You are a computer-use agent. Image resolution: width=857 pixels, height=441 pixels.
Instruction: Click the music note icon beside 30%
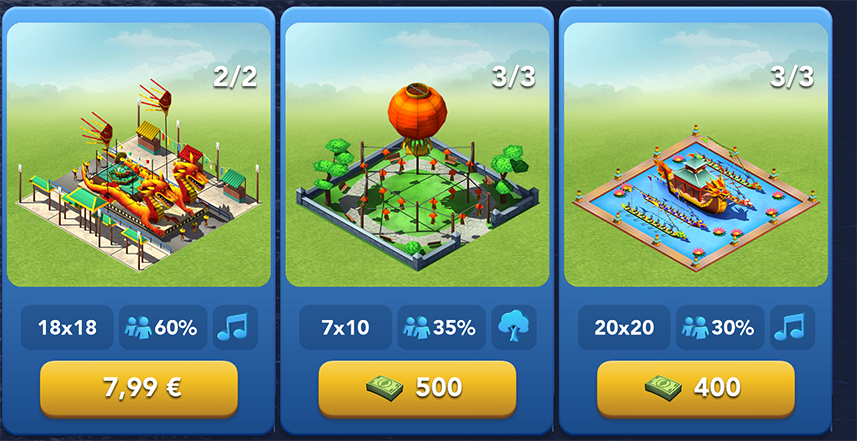792,327
